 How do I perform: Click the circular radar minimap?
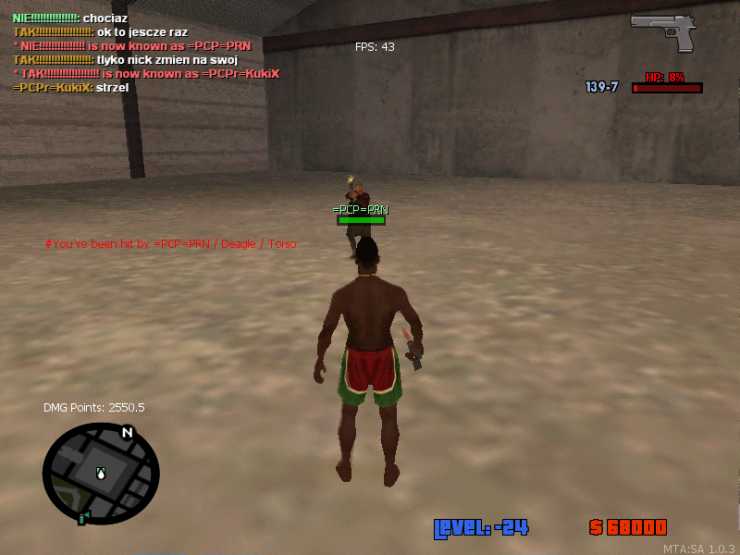pos(100,474)
